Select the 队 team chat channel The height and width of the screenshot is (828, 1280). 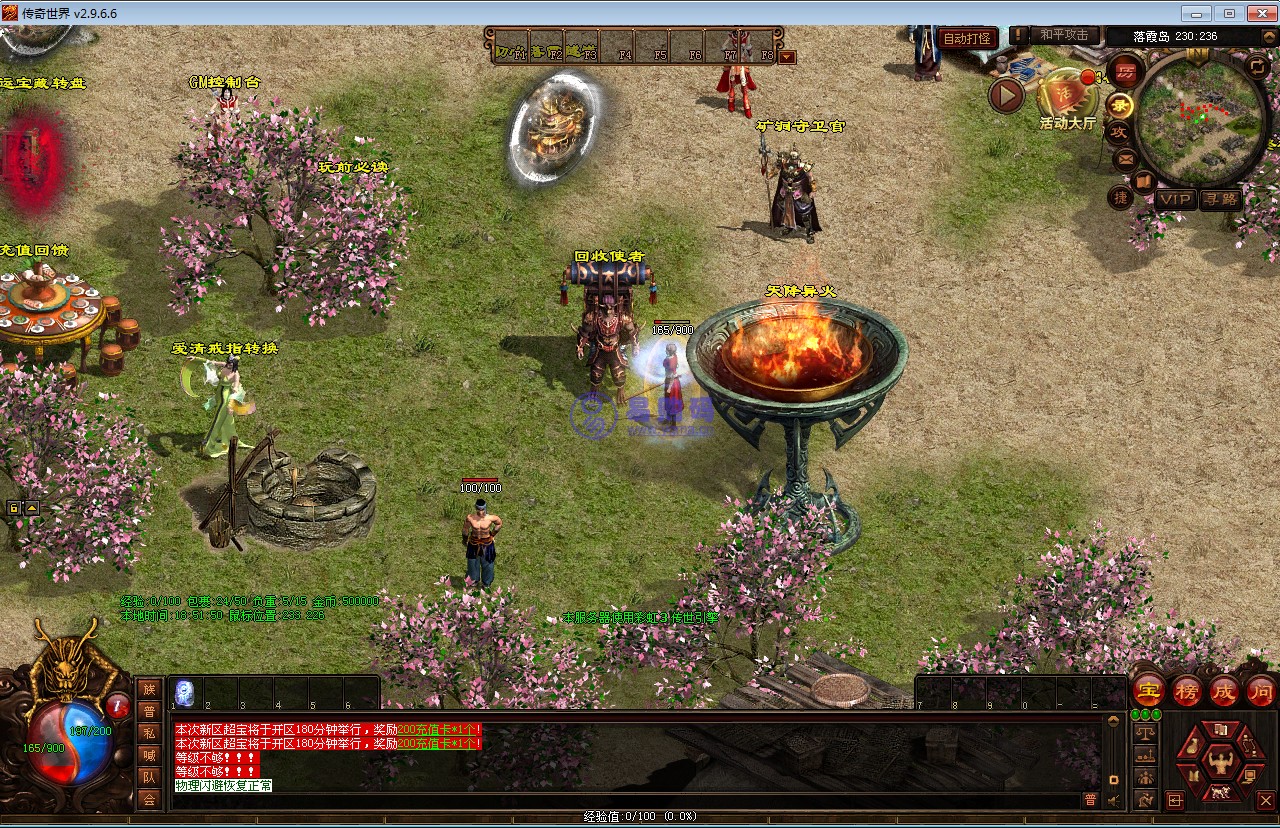point(149,777)
